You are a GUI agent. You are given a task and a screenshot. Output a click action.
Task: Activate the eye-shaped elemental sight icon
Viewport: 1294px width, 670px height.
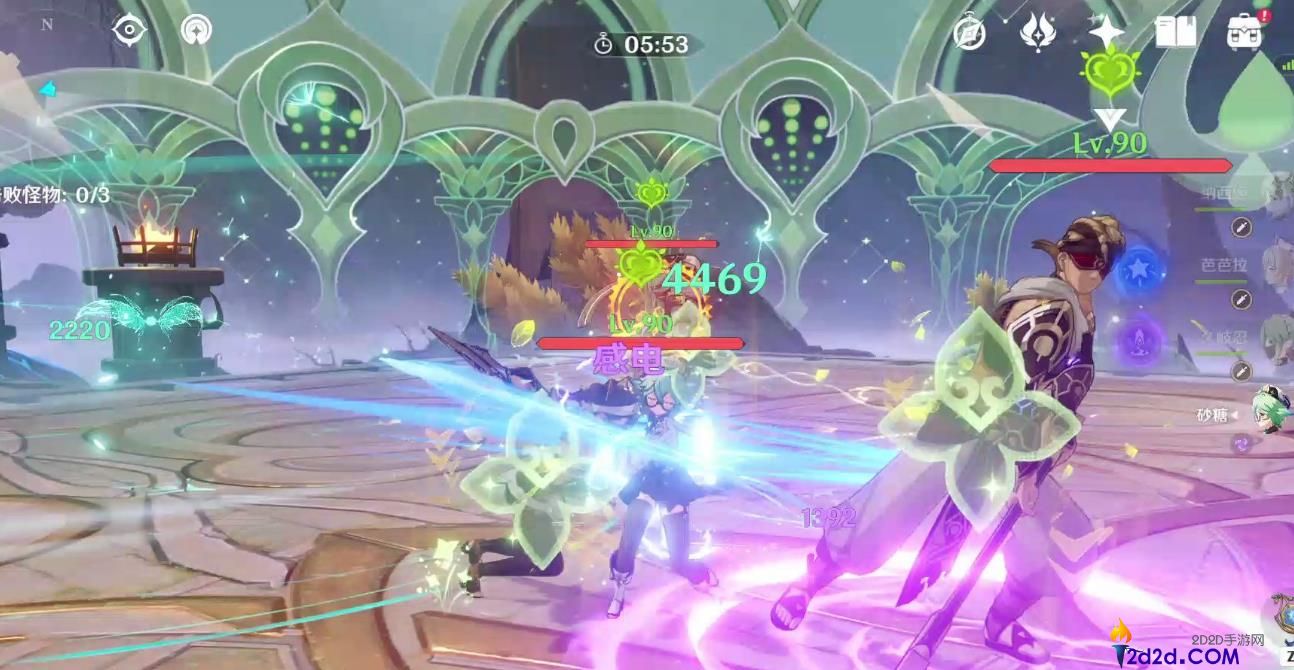(129, 30)
